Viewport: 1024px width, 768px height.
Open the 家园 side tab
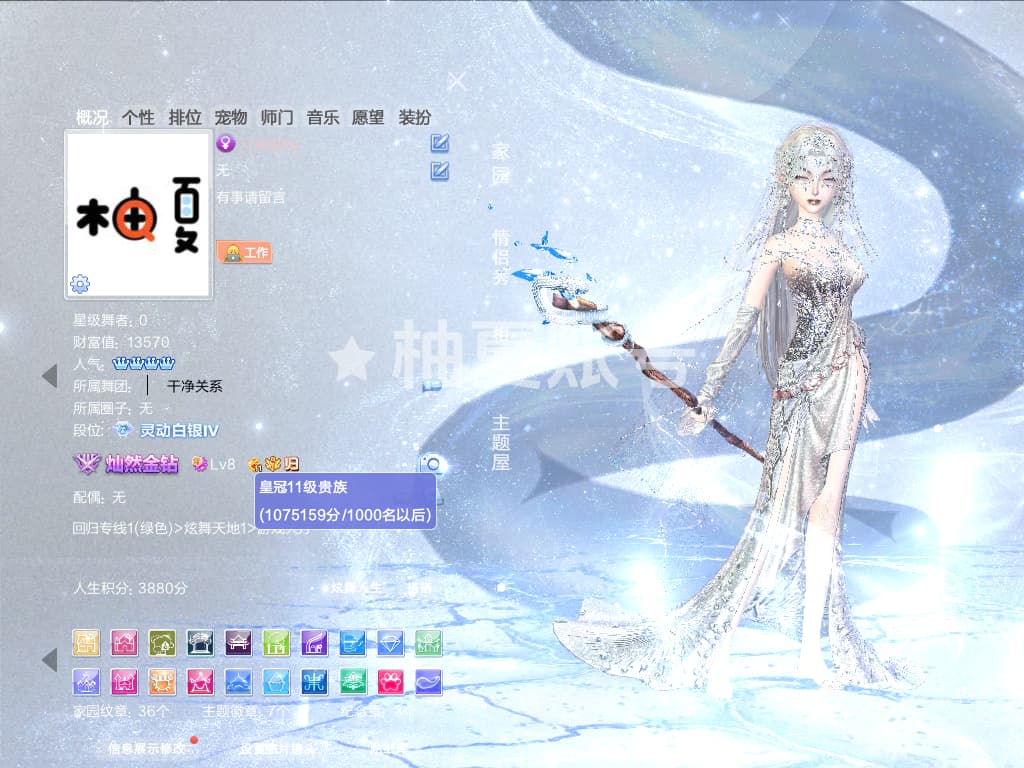click(x=500, y=164)
